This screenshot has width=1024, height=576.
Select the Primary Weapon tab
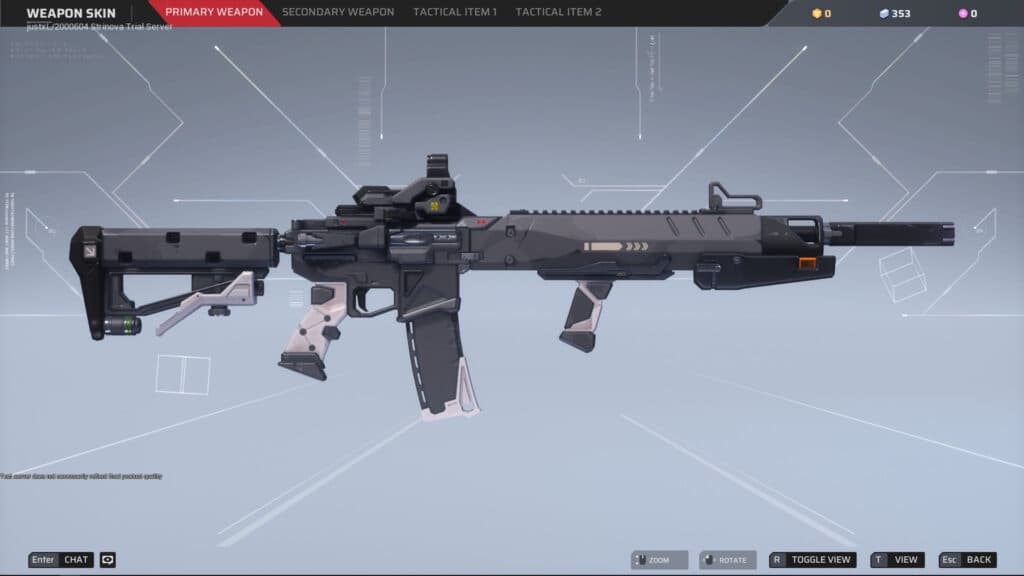click(214, 13)
